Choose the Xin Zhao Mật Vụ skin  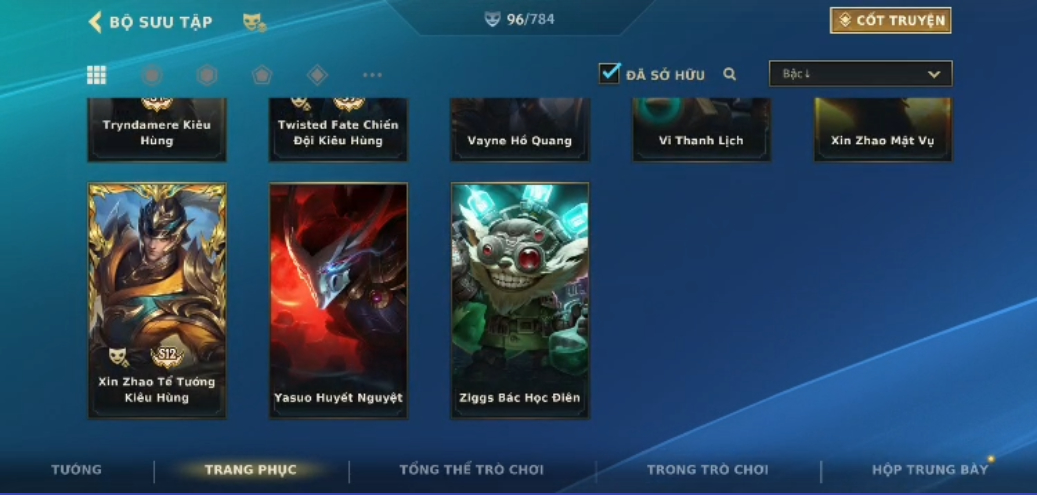point(882,130)
